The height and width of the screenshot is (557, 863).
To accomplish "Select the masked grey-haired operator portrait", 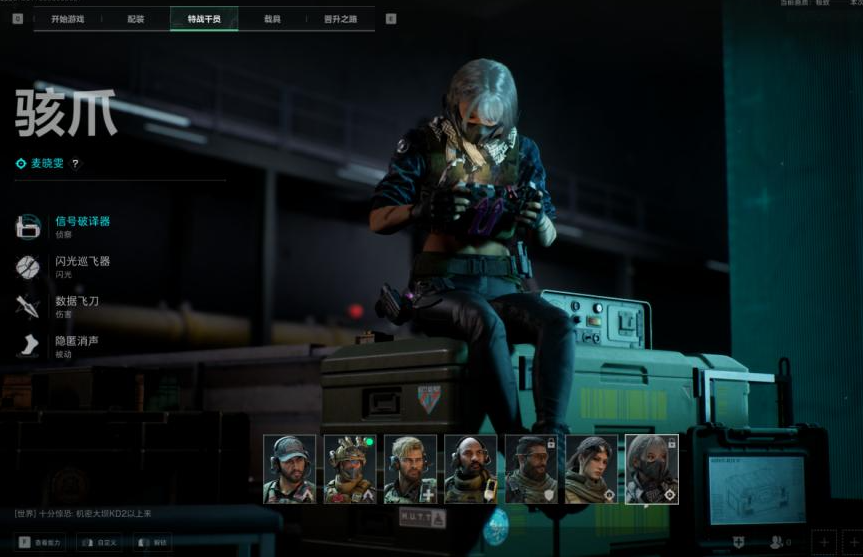I will coord(651,469).
